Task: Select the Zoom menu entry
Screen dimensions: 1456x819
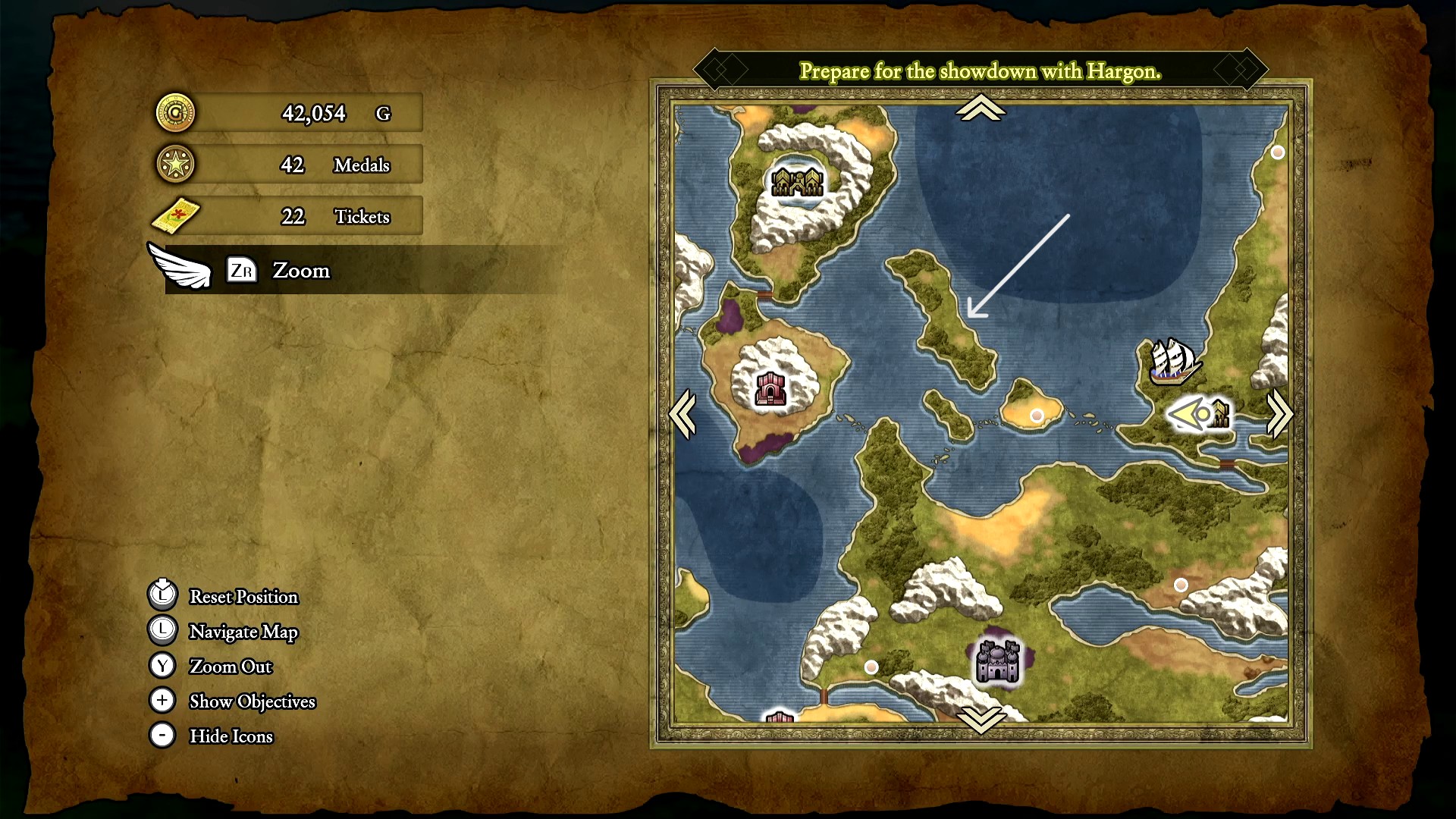Action: coord(300,271)
